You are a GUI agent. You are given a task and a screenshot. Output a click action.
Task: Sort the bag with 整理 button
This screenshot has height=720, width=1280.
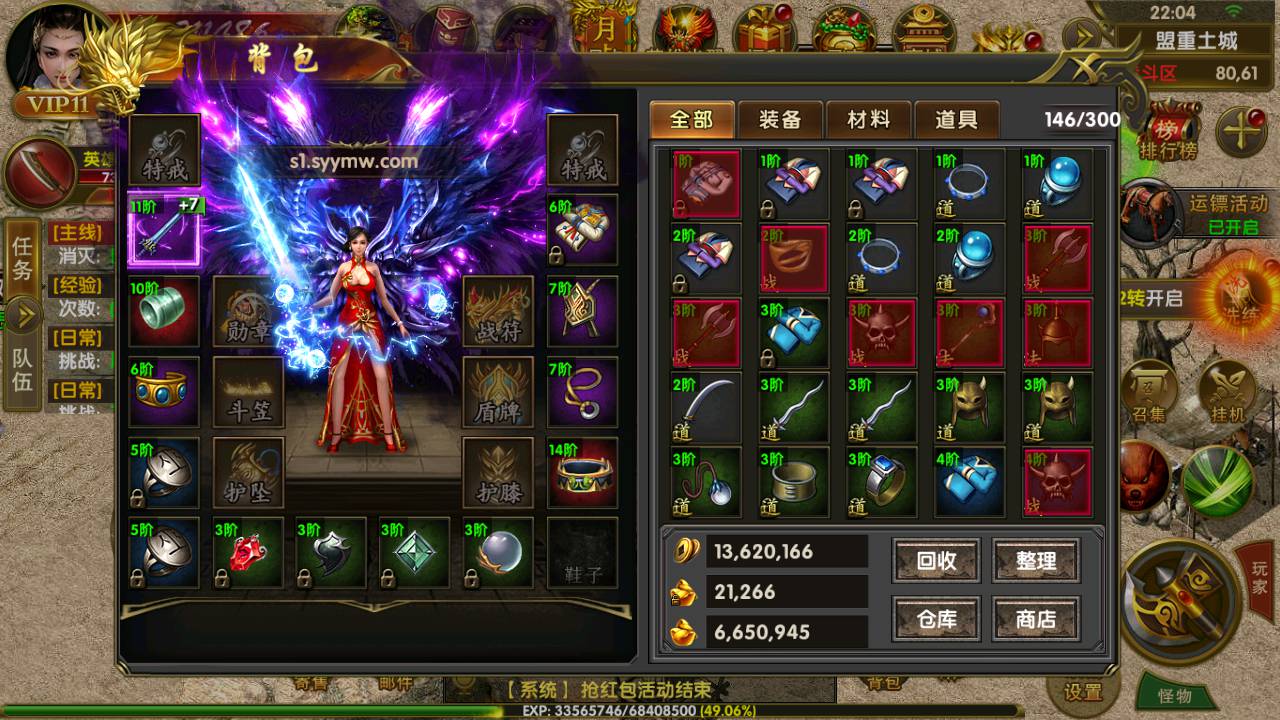click(x=1036, y=561)
